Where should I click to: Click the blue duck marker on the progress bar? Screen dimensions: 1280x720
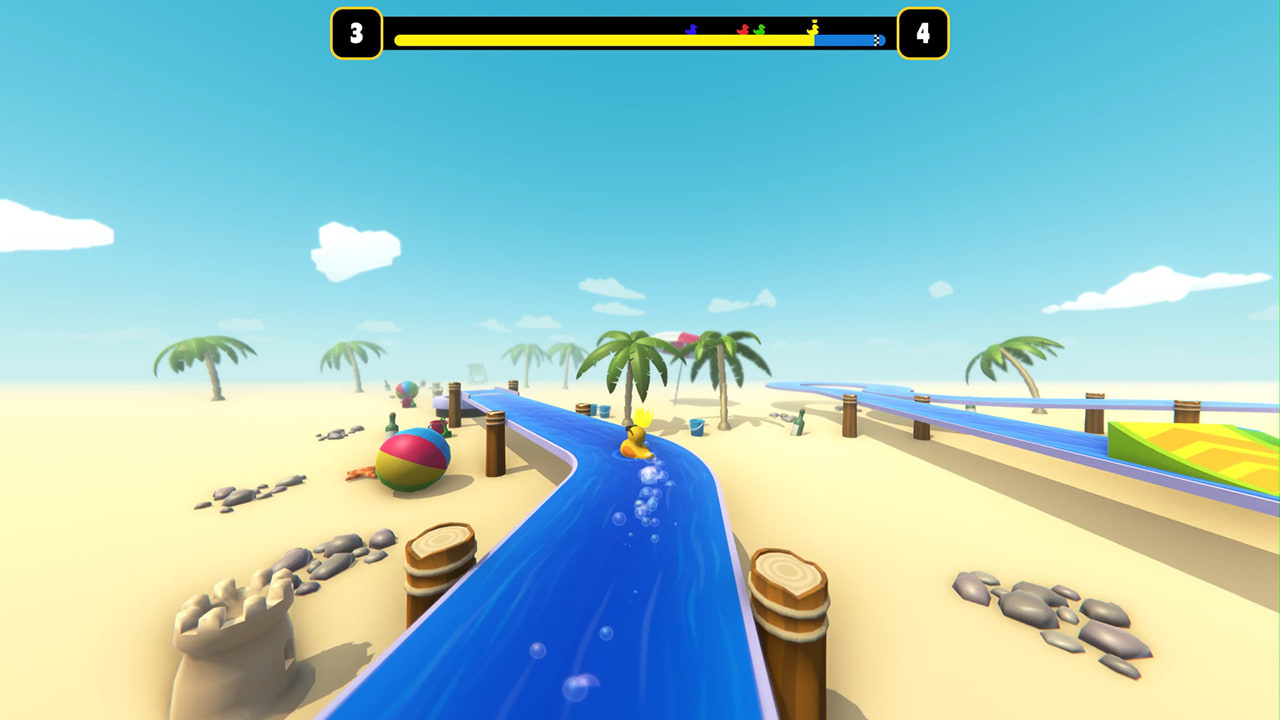click(x=690, y=28)
